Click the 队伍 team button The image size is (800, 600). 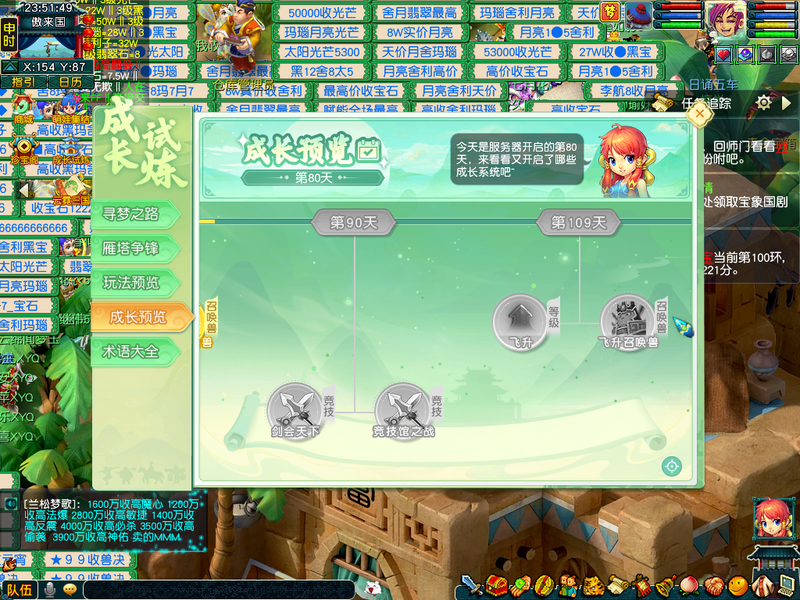click(x=20, y=590)
